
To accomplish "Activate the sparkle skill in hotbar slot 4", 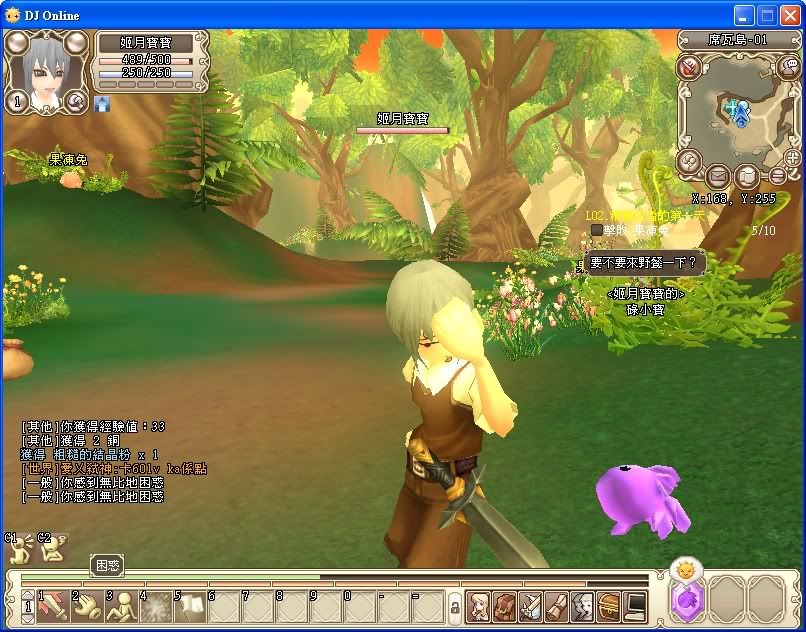I will (157, 606).
